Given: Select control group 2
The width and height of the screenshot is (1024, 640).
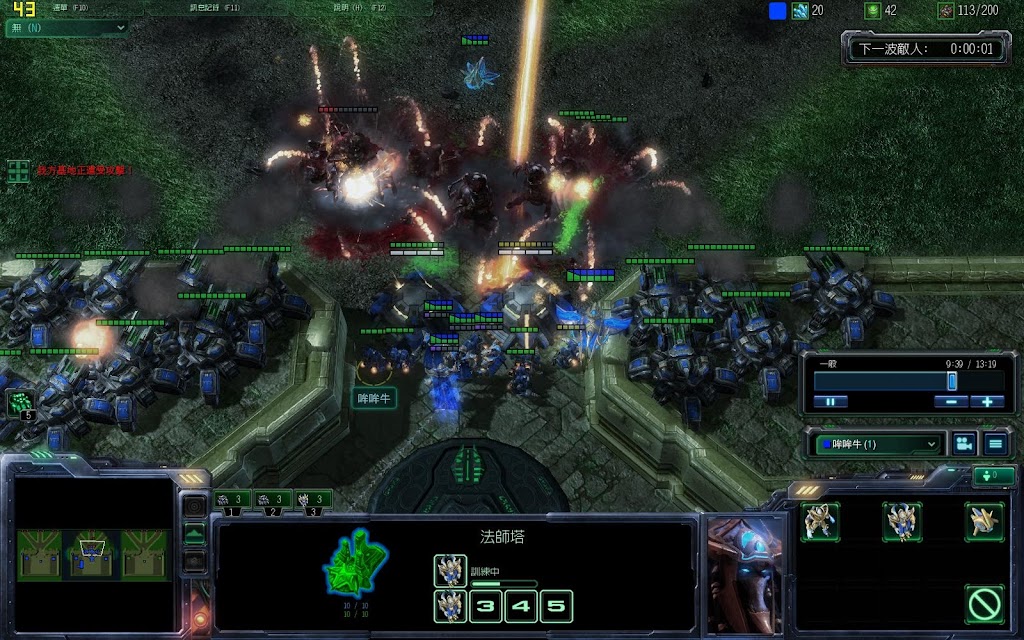Looking at the screenshot, I should pos(272,499).
